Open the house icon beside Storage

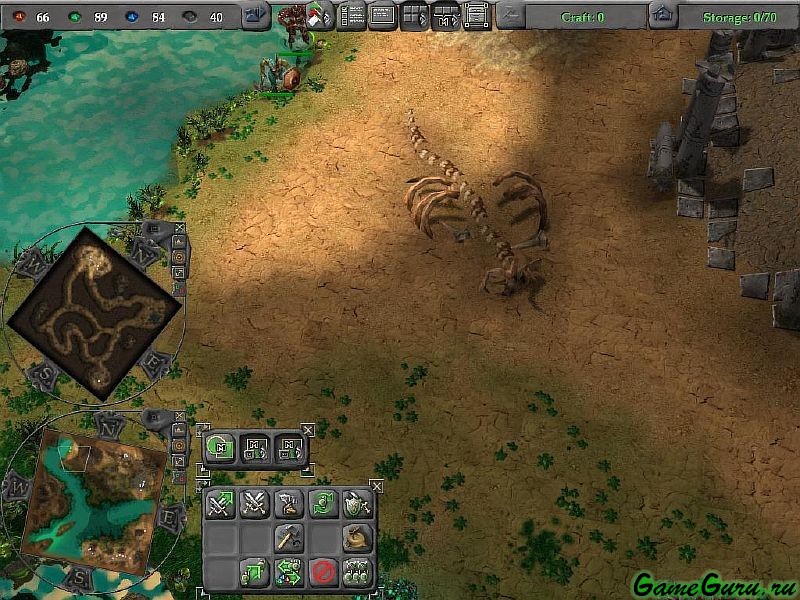[x=661, y=15]
